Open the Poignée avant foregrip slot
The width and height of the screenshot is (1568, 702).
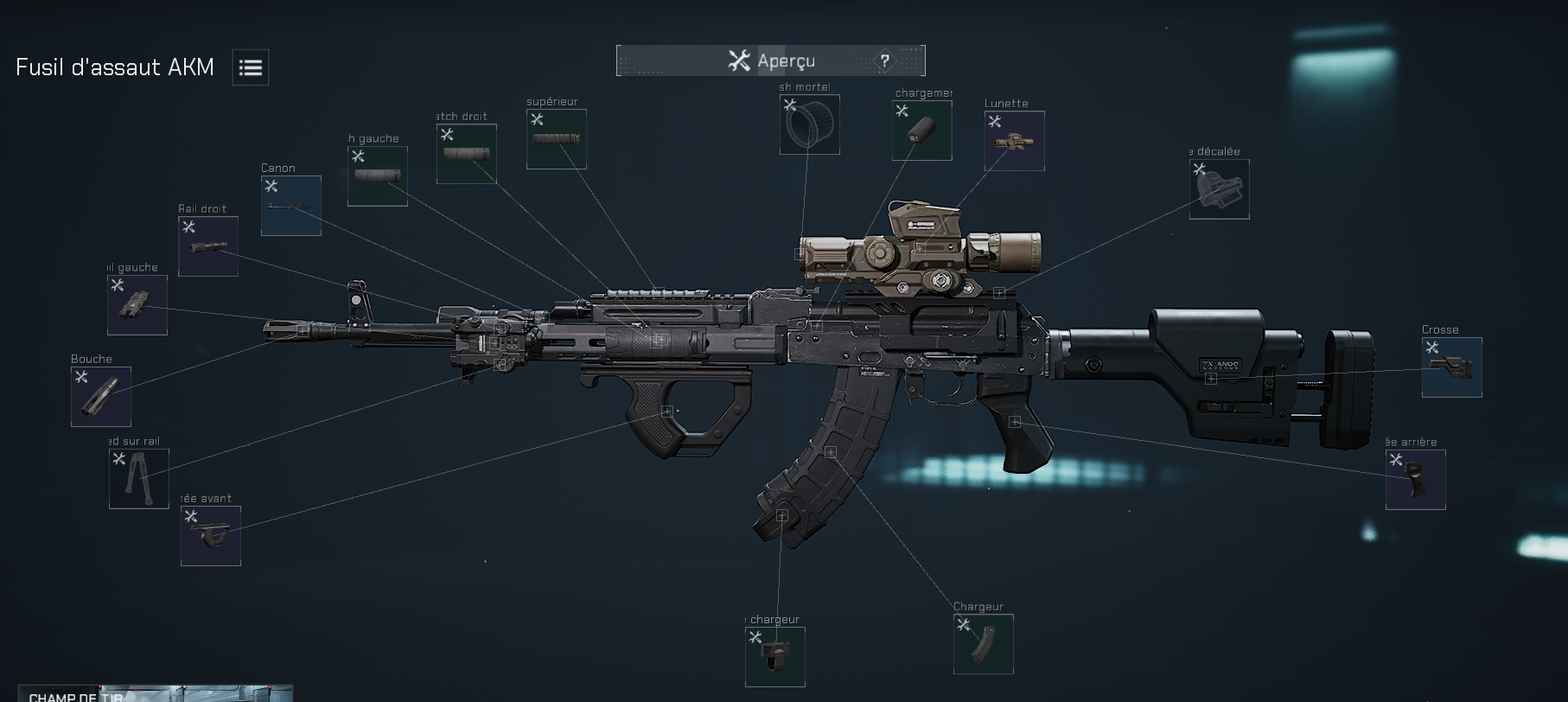point(210,536)
